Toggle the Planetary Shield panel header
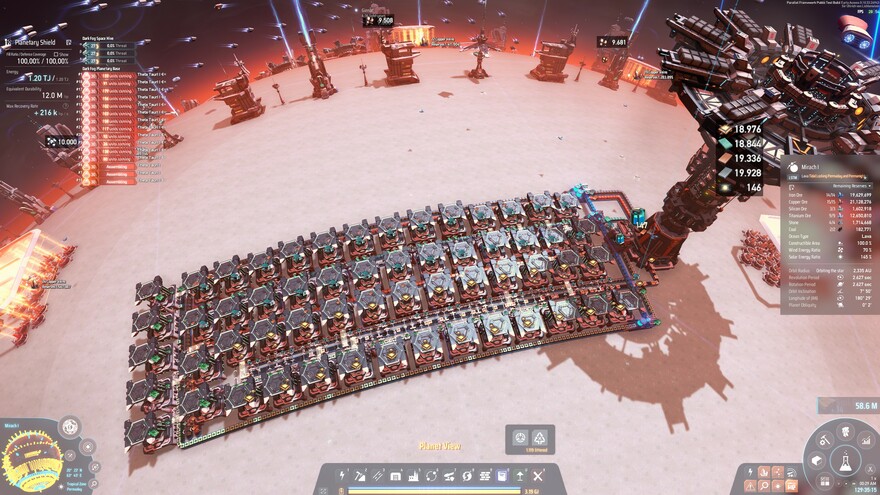 [x=34, y=43]
